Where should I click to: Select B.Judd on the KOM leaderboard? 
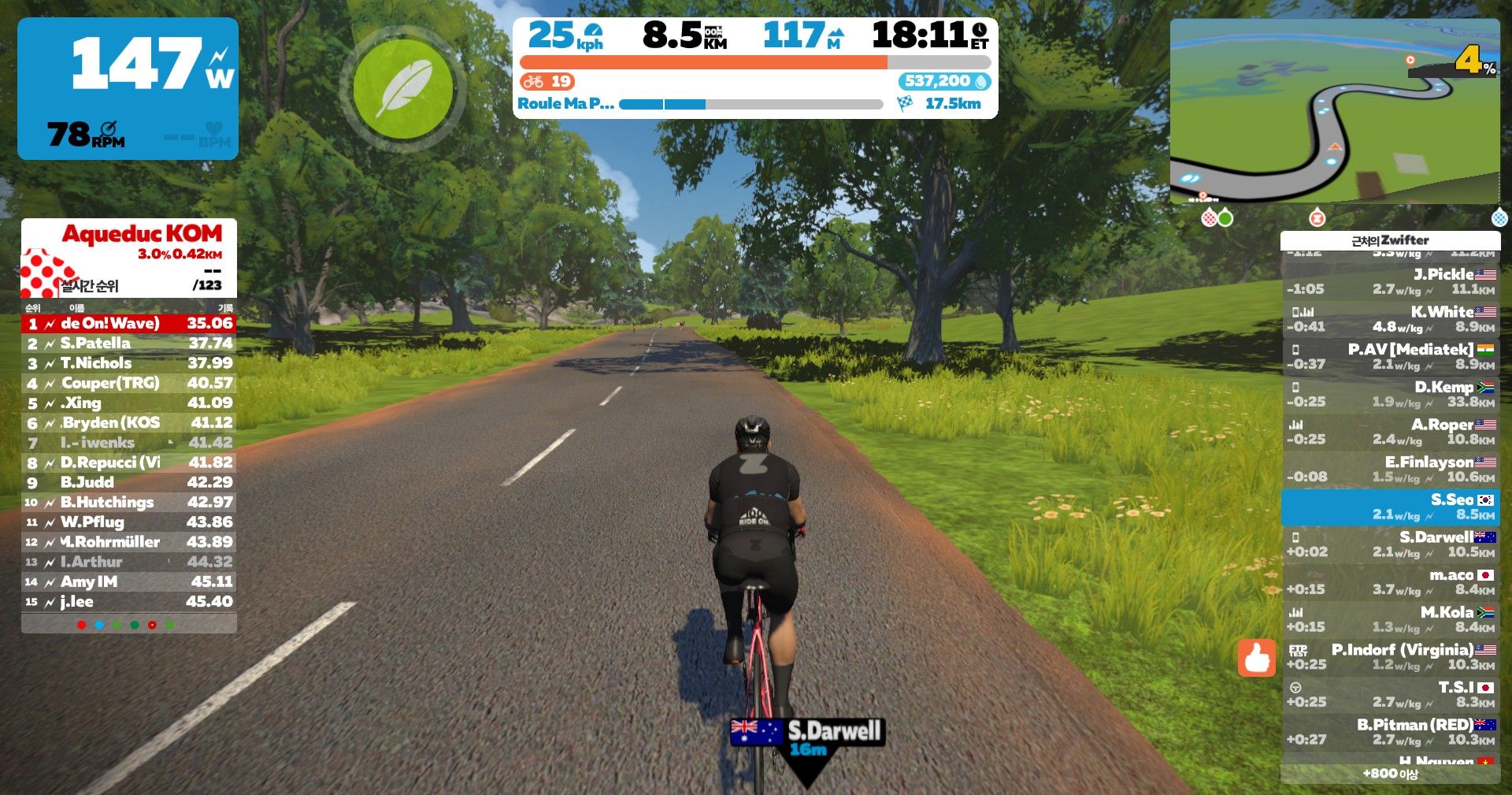point(129,482)
